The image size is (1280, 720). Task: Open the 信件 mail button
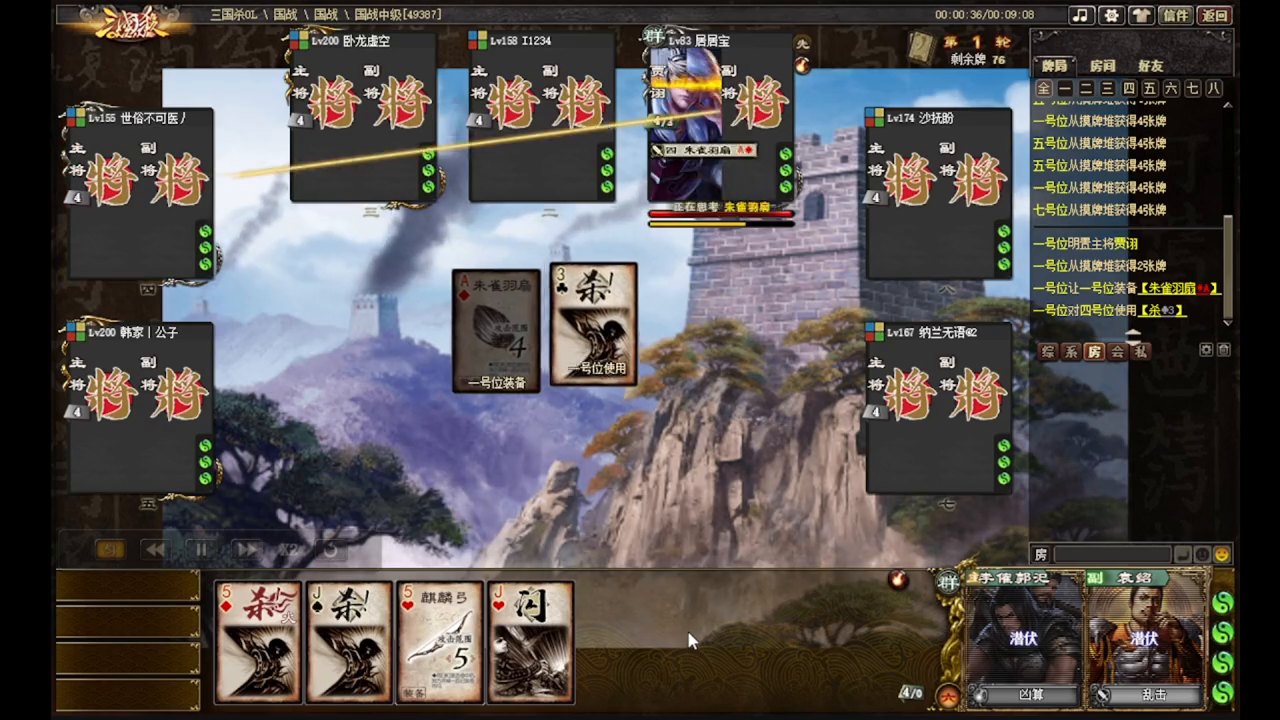click(1176, 15)
